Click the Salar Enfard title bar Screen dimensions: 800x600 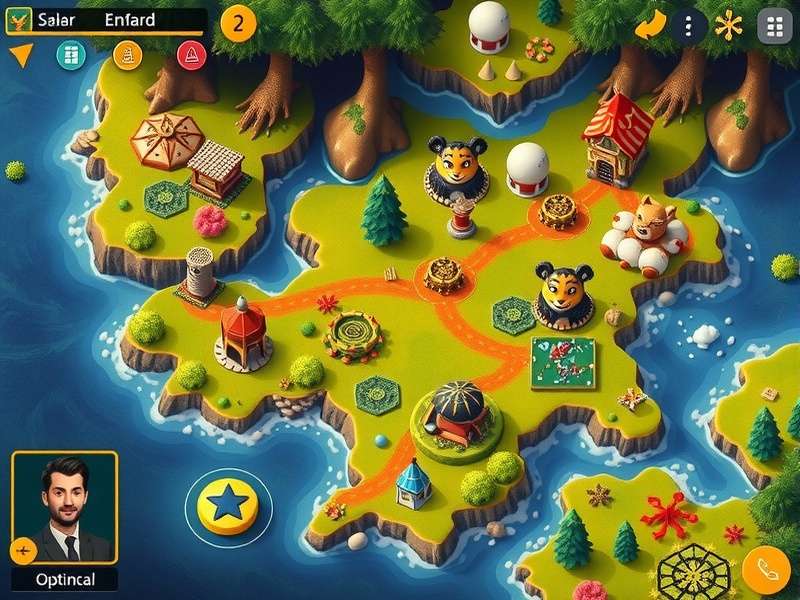[x=106, y=21]
